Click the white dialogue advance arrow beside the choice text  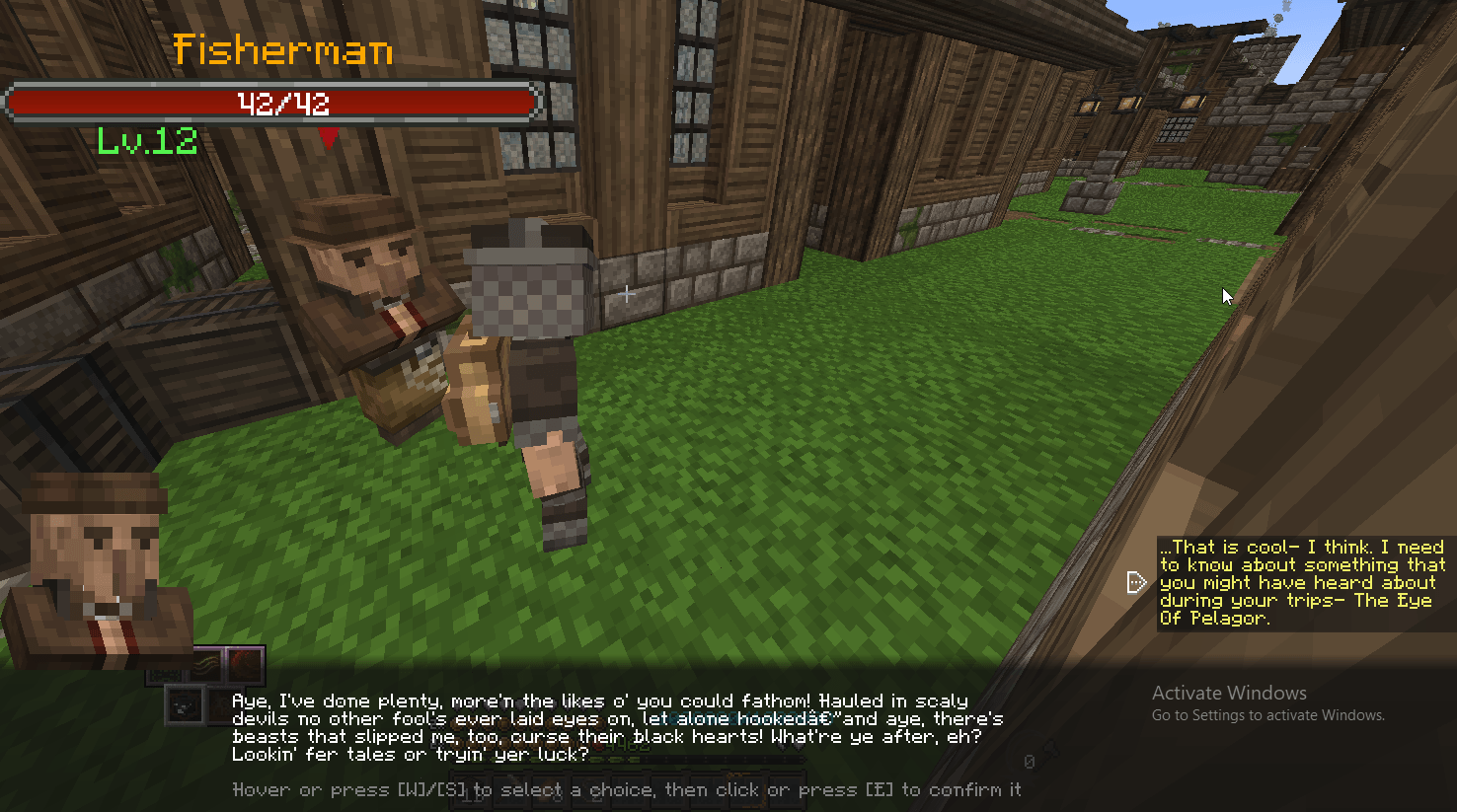pos(1137,582)
